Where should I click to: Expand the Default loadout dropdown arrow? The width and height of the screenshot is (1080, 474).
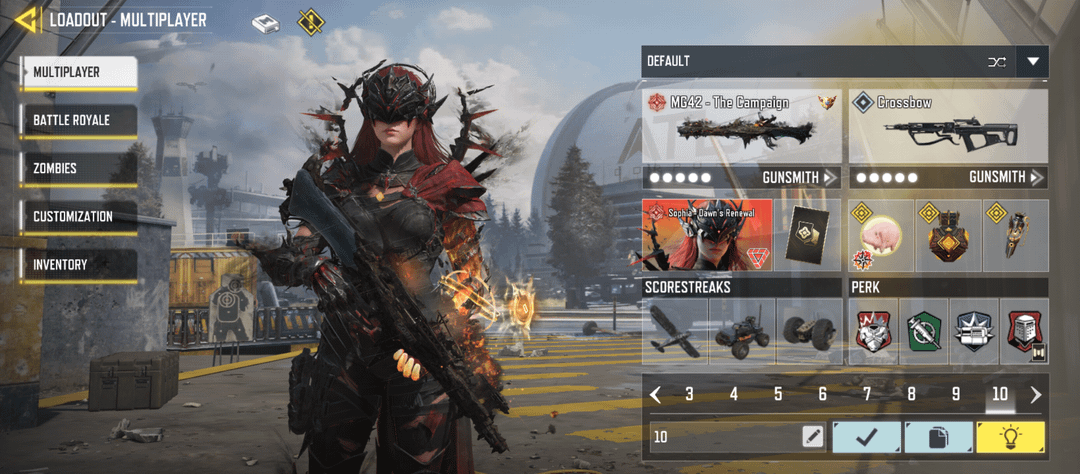point(1032,62)
